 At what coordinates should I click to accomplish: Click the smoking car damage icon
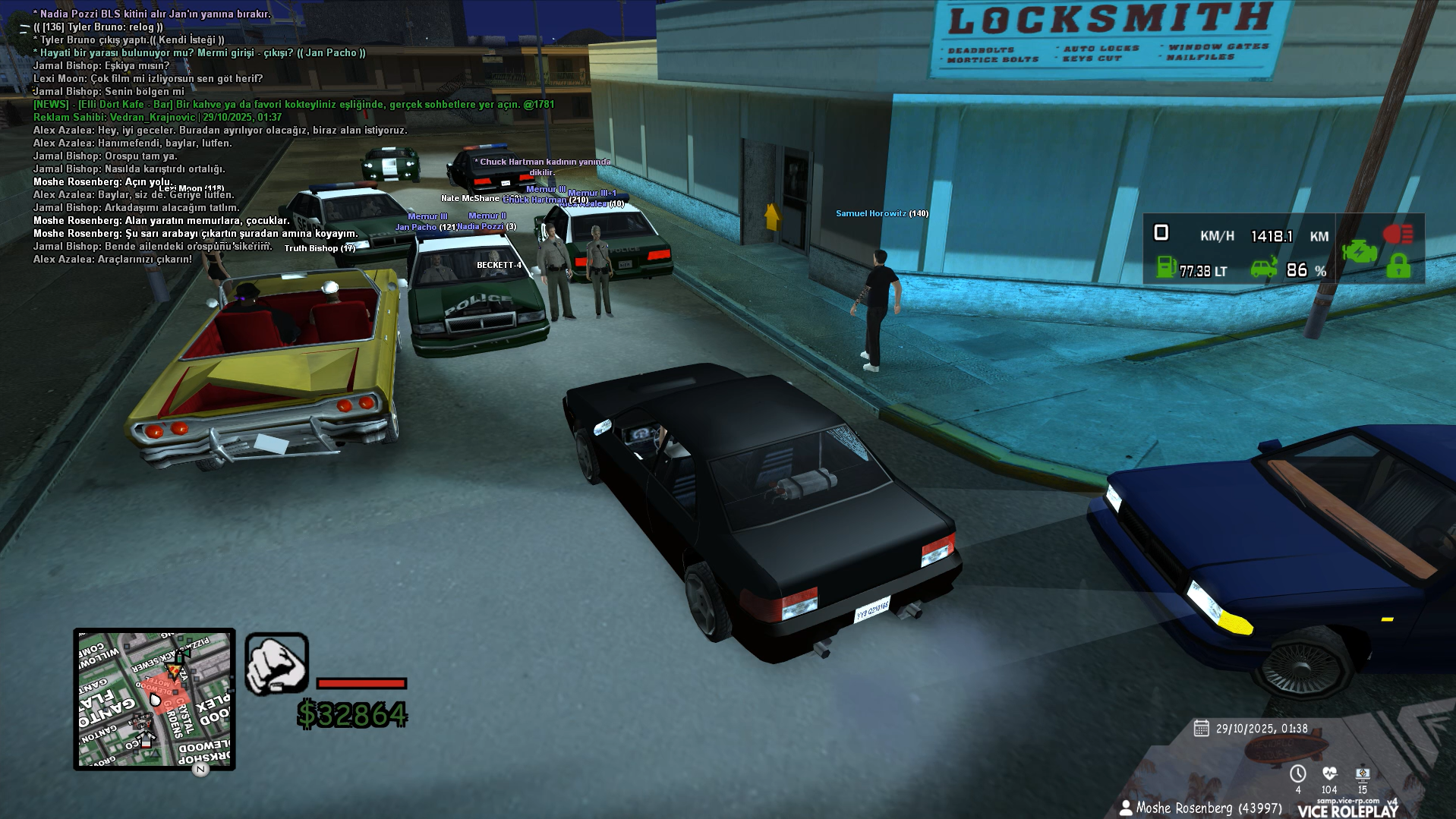[1264, 268]
